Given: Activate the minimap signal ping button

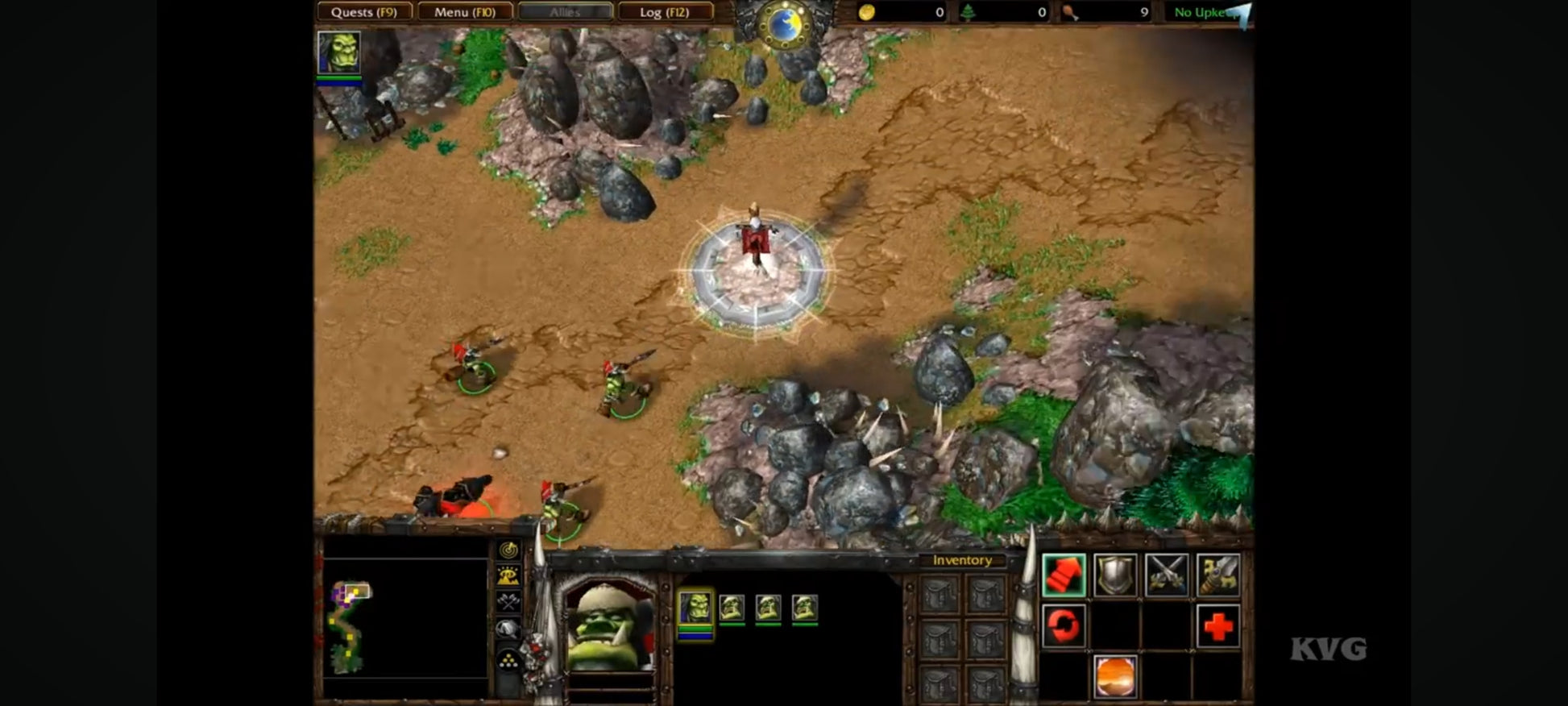Looking at the screenshot, I should click(x=508, y=550).
